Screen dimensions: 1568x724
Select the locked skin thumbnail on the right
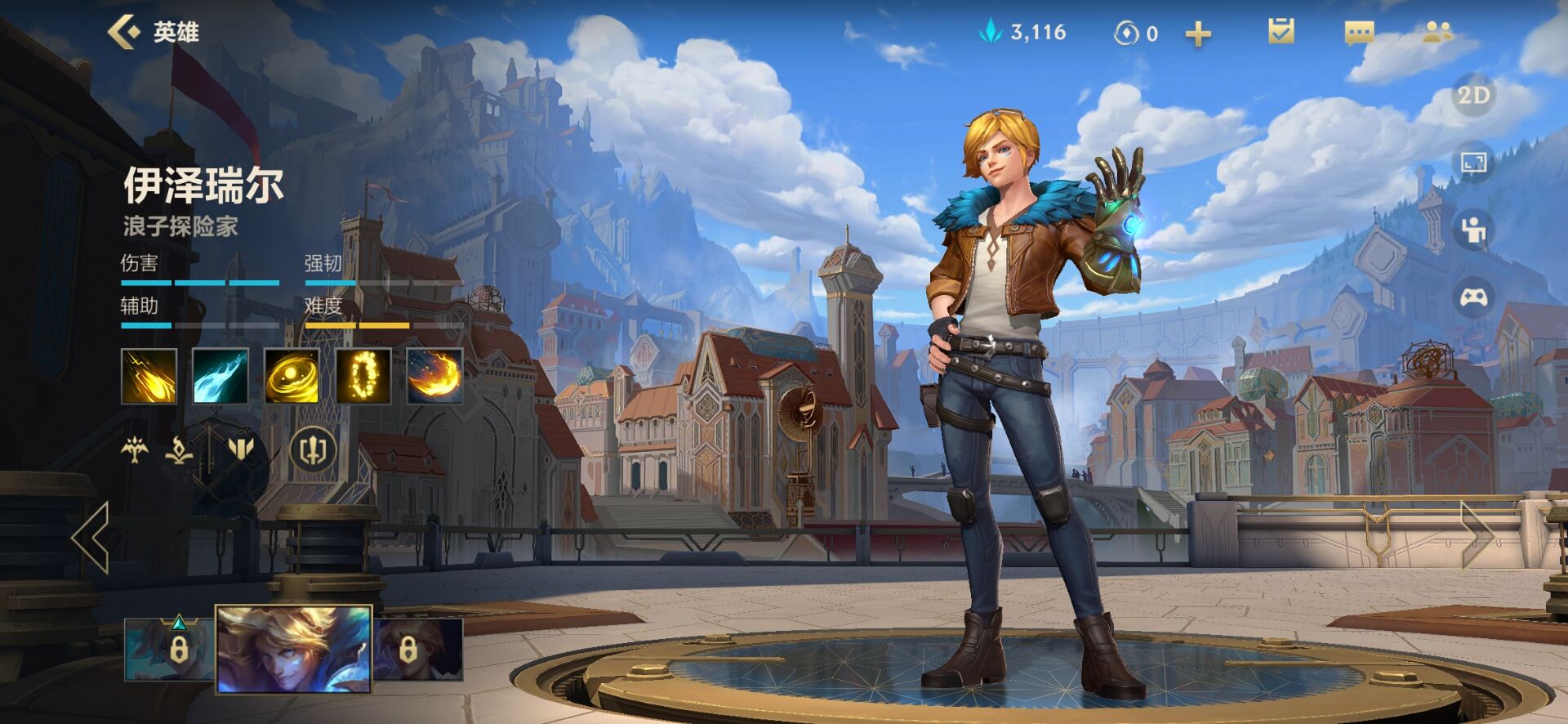[x=418, y=650]
